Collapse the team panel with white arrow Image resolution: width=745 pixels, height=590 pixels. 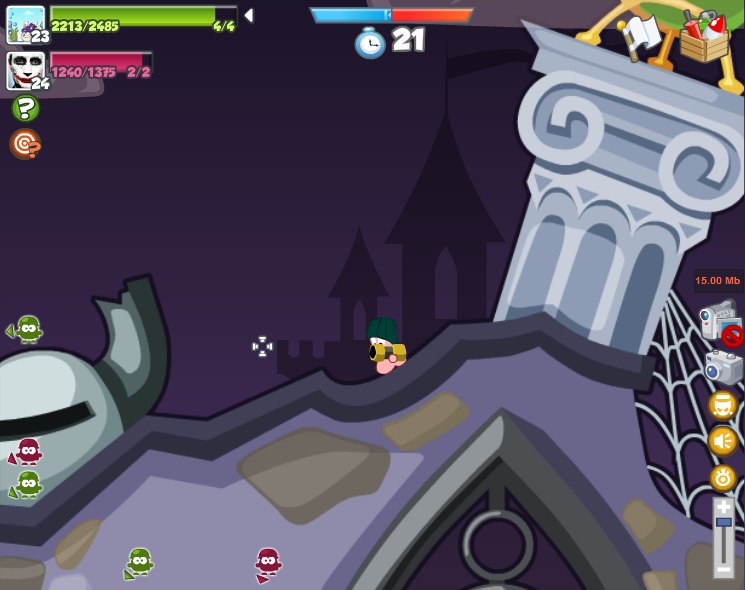coord(248,16)
